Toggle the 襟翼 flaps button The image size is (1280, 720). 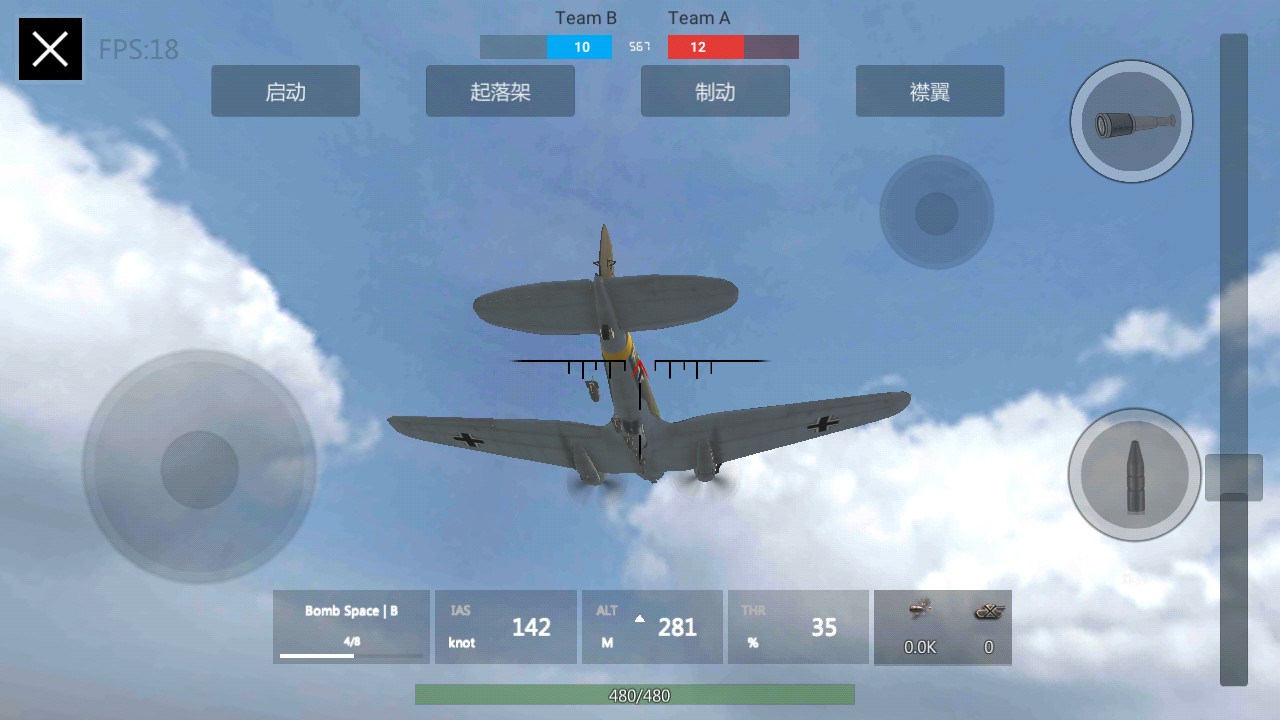(x=930, y=92)
